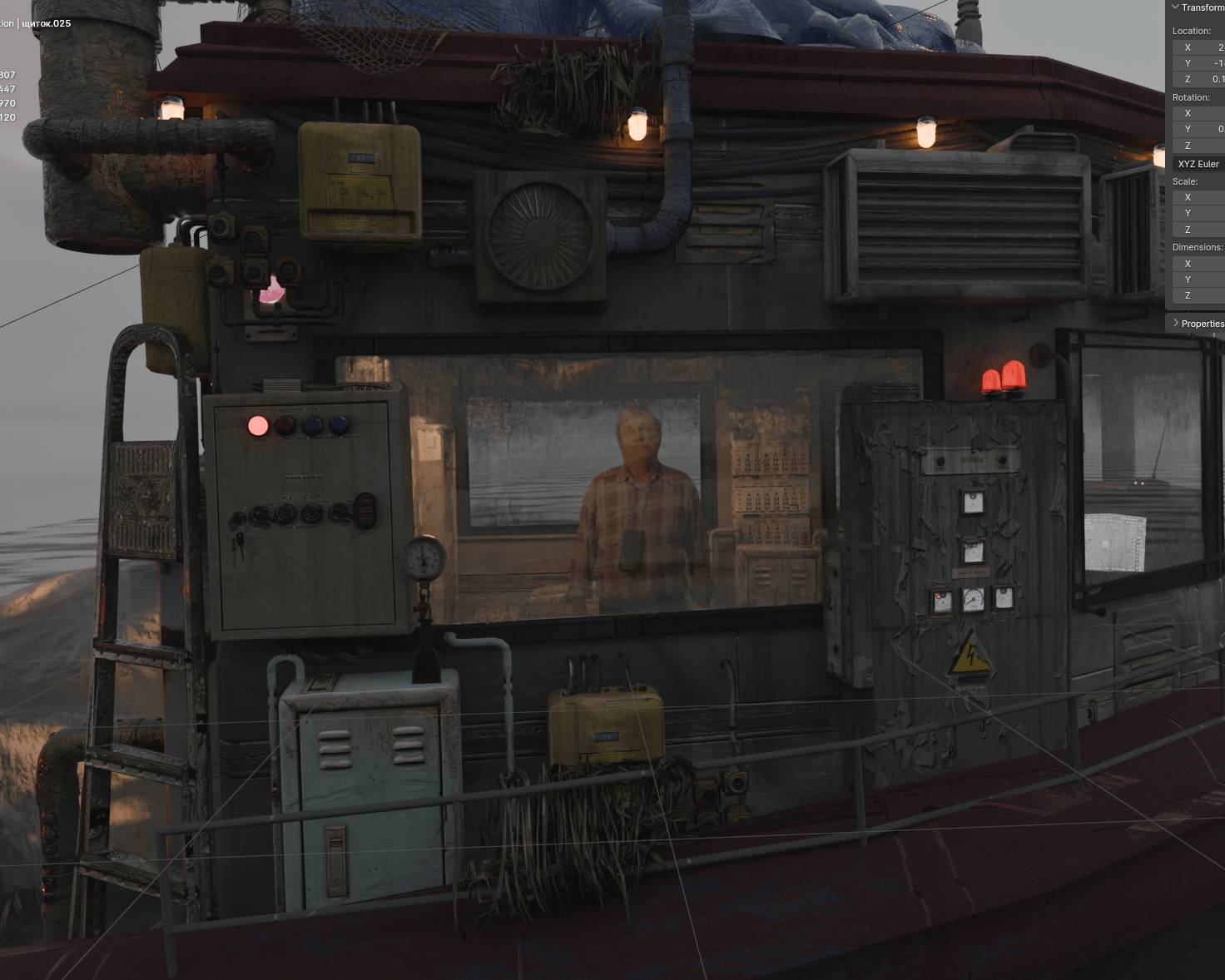Click the Scale X field
The height and width of the screenshot is (980, 1225).
click(1200, 197)
